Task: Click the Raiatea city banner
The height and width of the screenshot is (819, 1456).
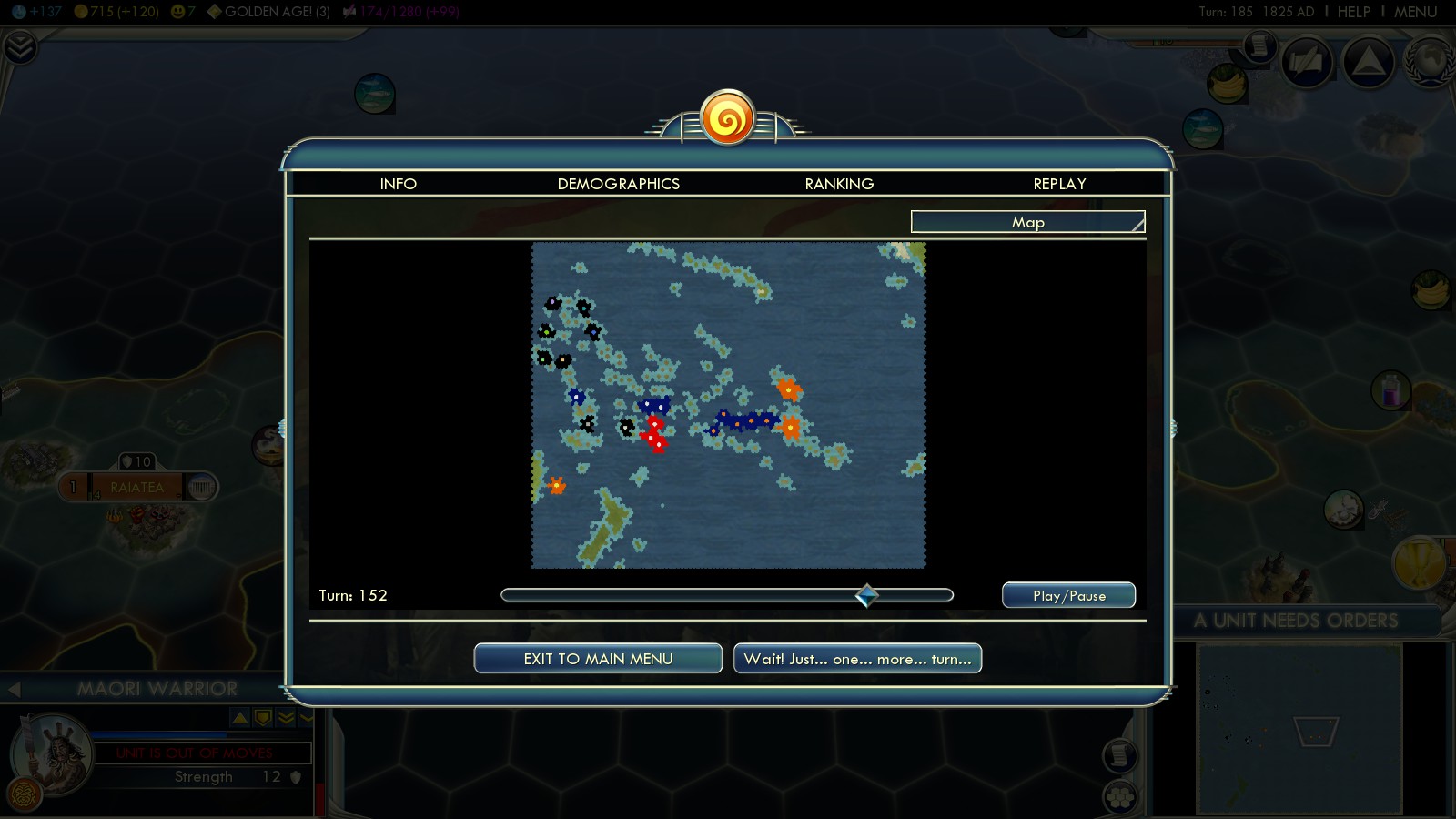Action: (137, 488)
